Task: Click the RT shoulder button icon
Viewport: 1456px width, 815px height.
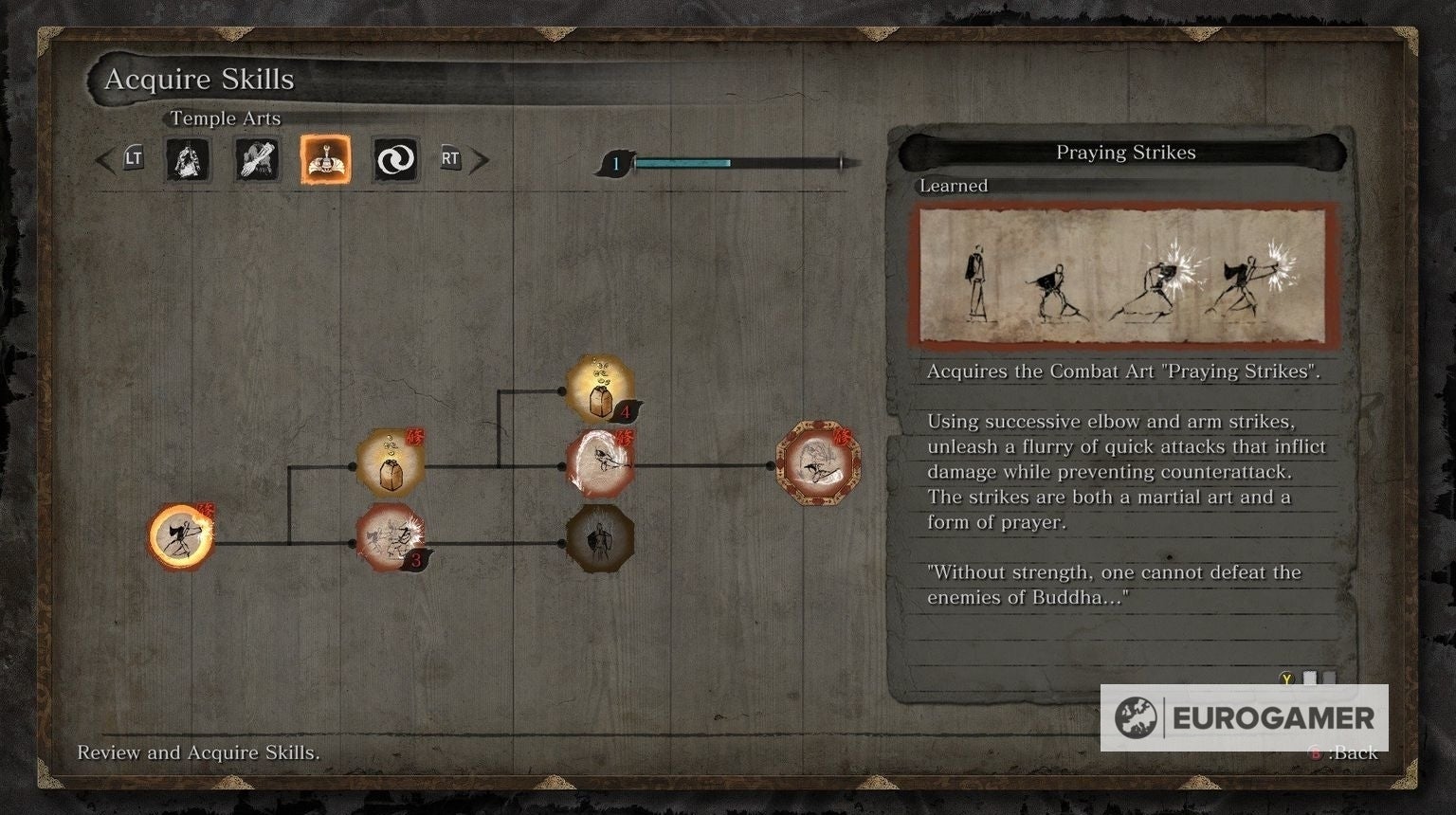Action: (449, 159)
